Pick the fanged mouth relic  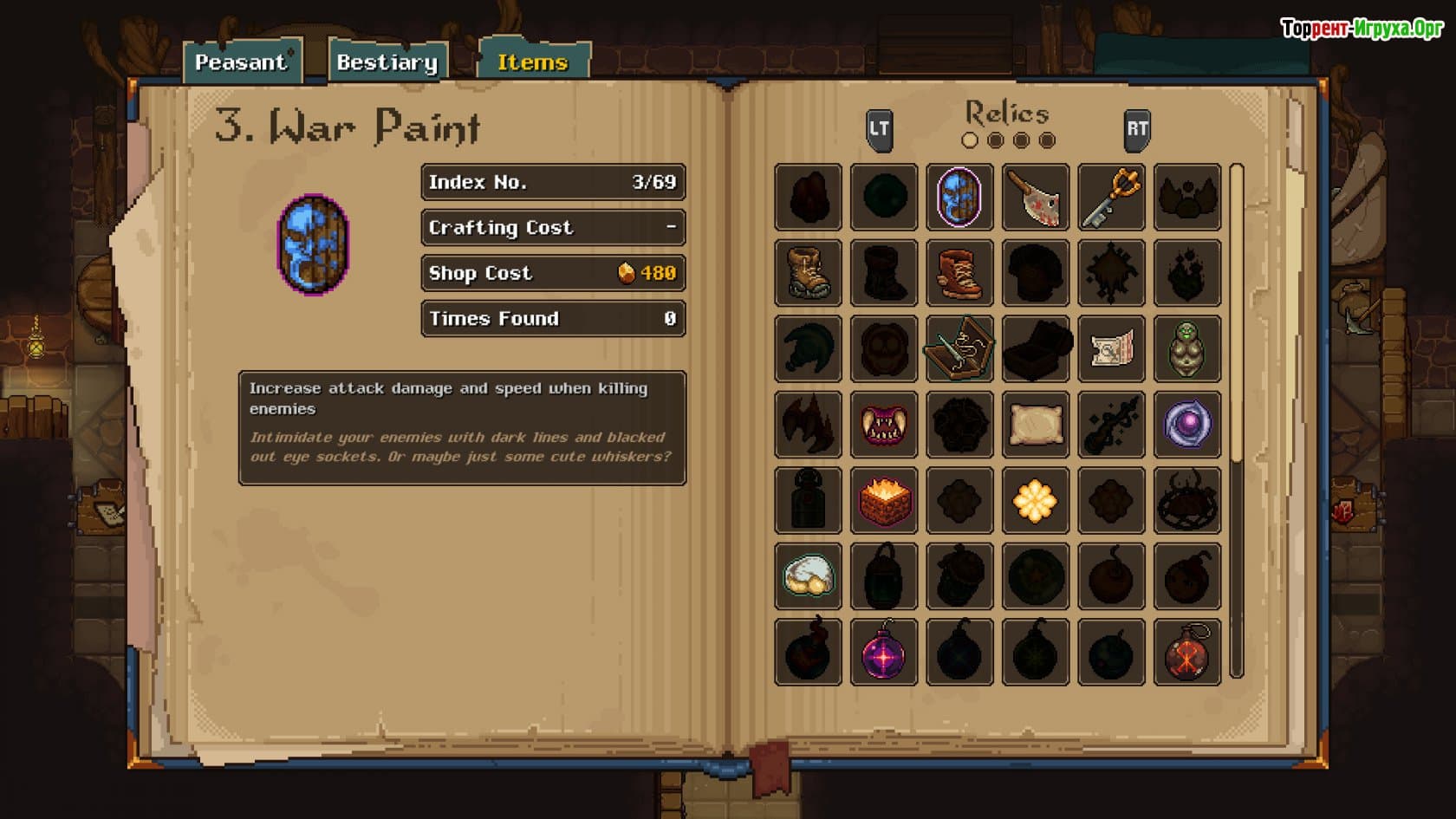(x=884, y=425)
